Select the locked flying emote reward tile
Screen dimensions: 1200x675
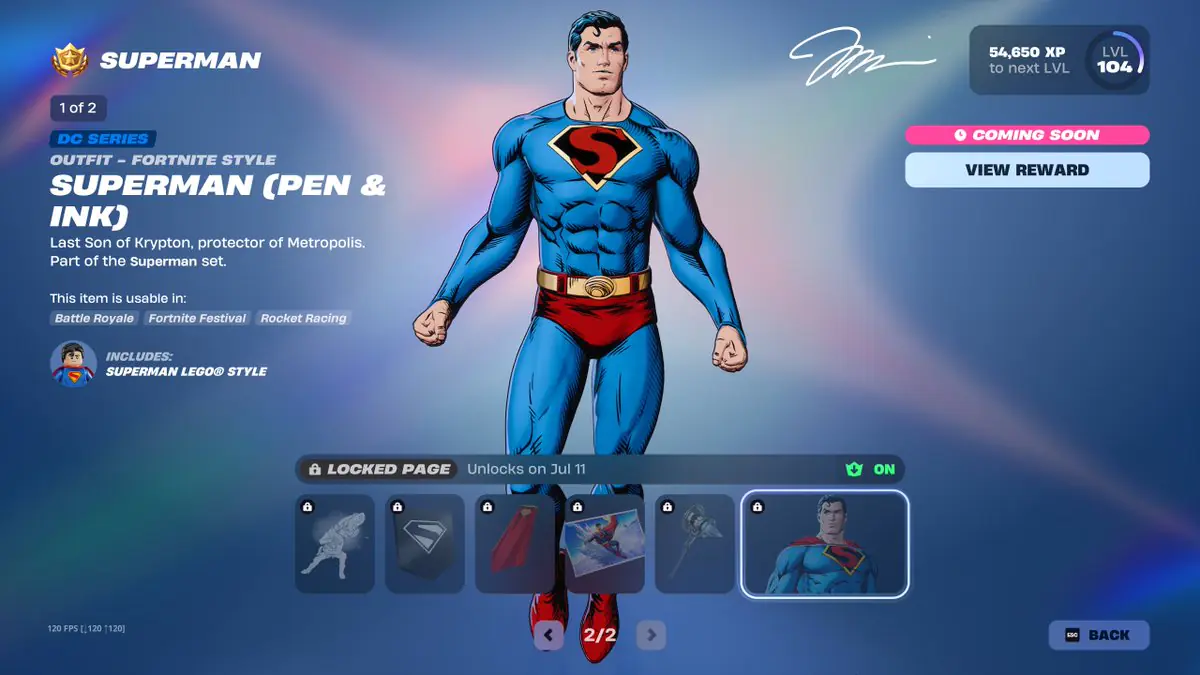335,544
